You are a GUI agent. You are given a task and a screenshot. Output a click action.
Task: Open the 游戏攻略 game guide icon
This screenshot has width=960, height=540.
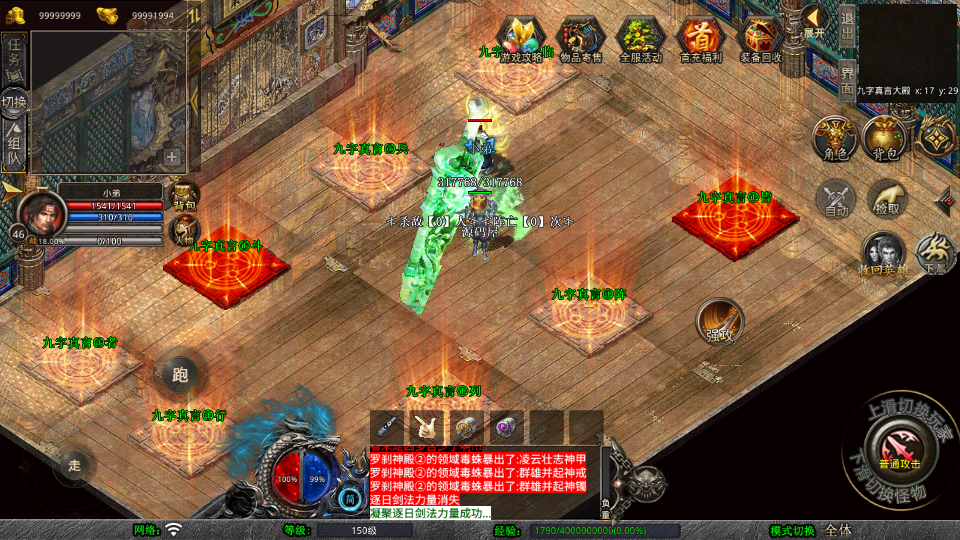tap(521, 40)
